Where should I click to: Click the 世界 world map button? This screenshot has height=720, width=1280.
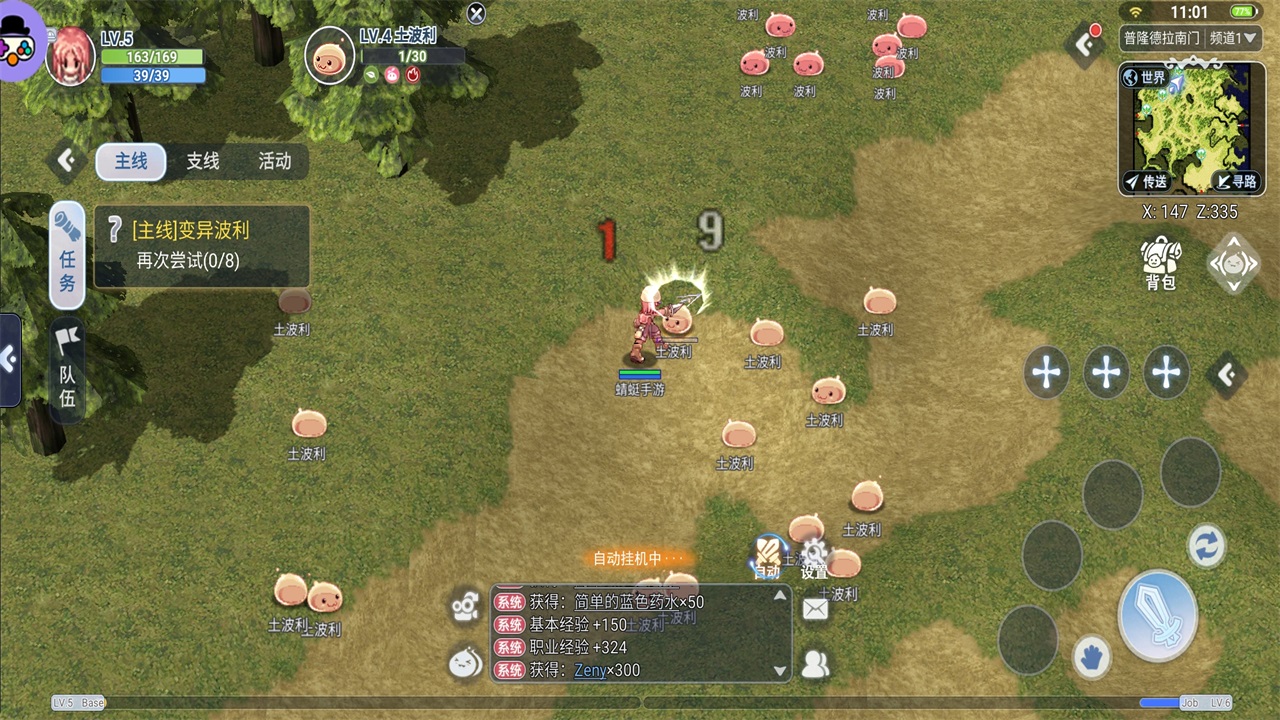click(1145, 77)
